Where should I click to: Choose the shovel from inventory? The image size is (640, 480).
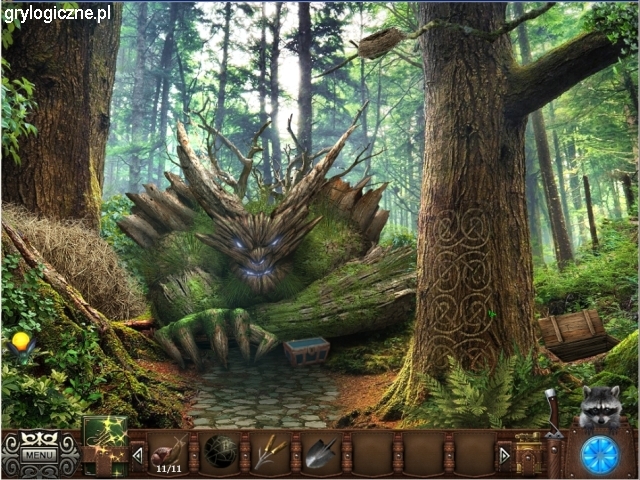(320, 453)
